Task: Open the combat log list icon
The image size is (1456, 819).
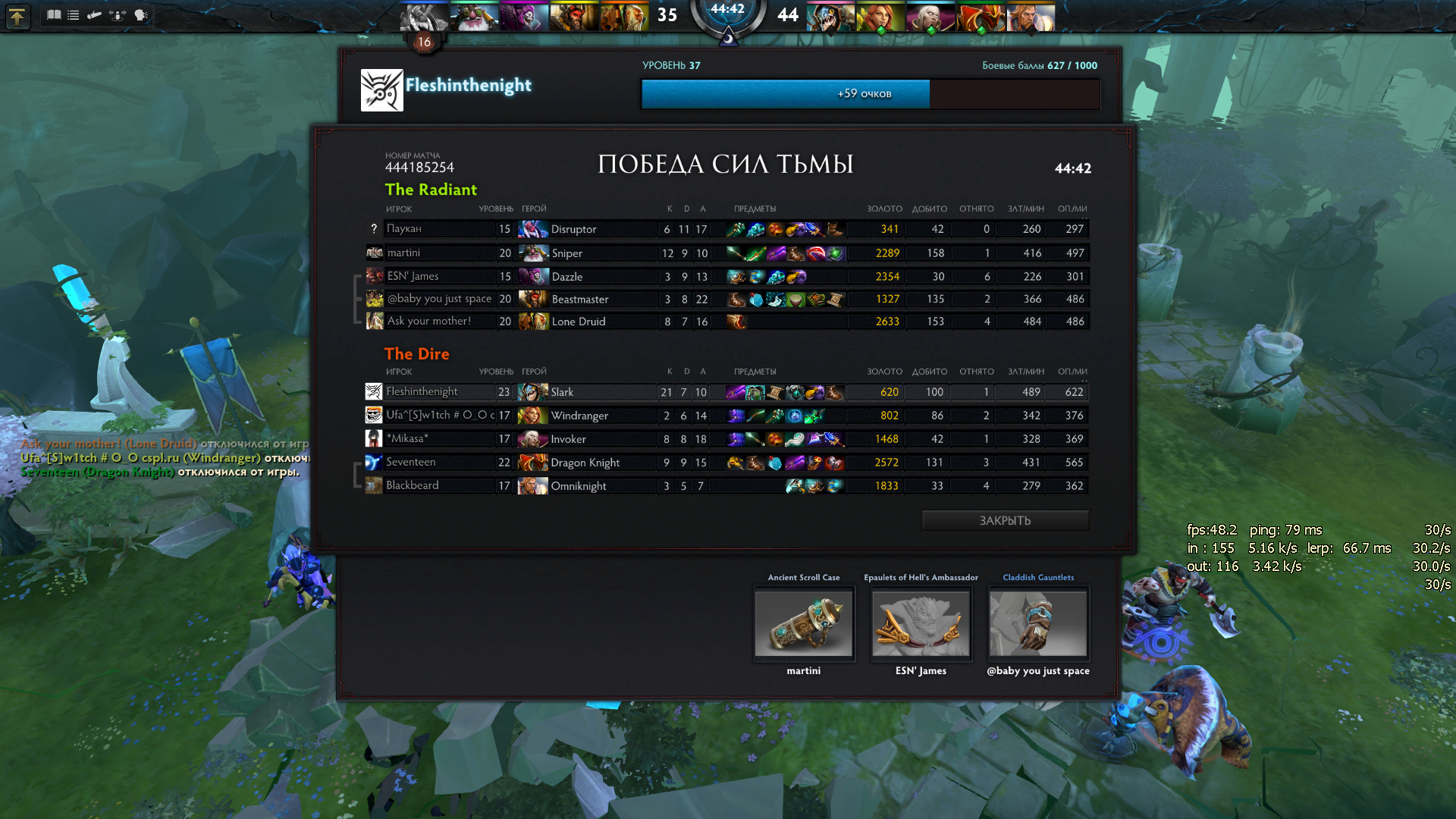Action: click(x=73, y=14)
